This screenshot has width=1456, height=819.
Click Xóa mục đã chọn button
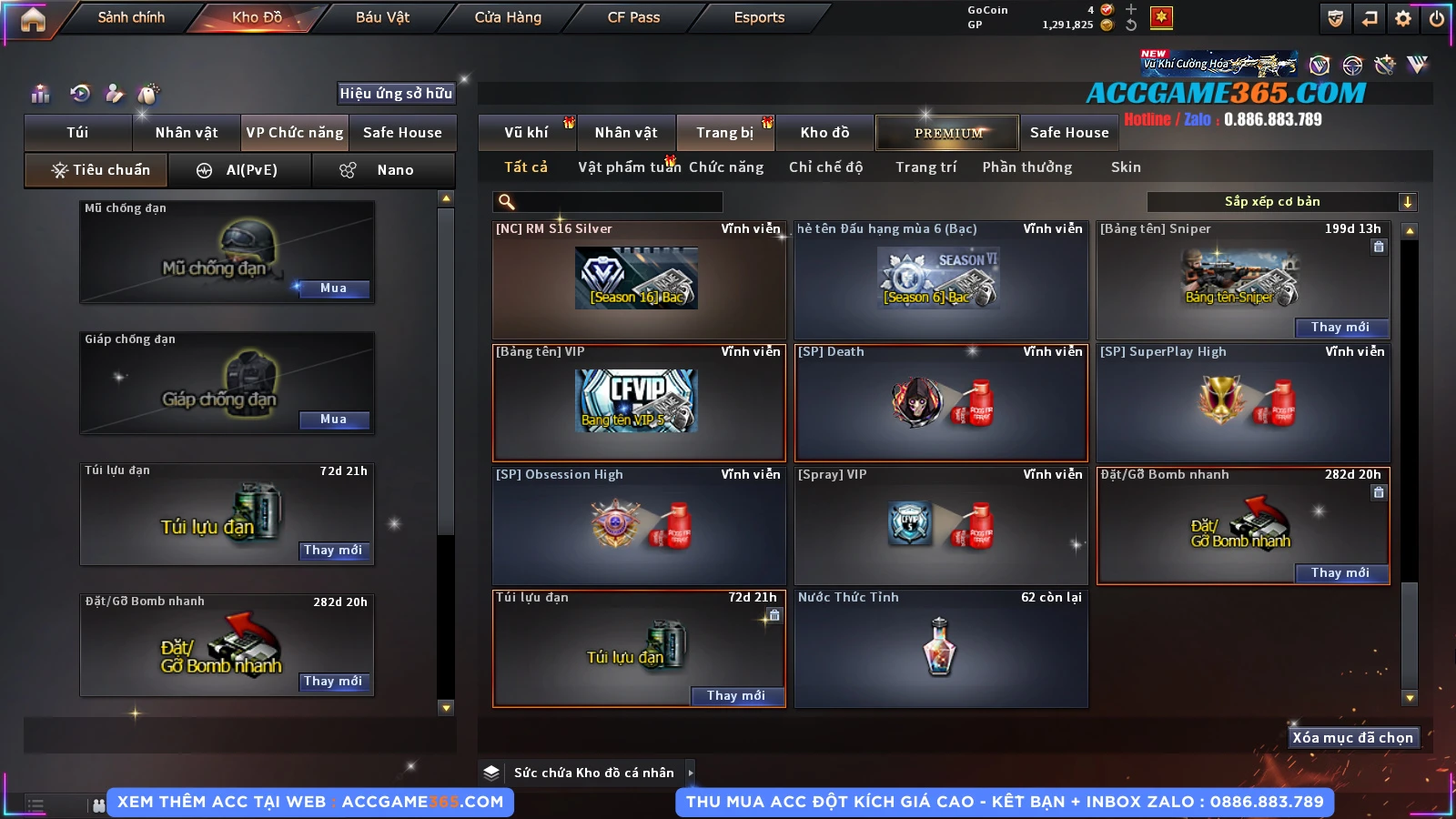[x=1352, y=738]
